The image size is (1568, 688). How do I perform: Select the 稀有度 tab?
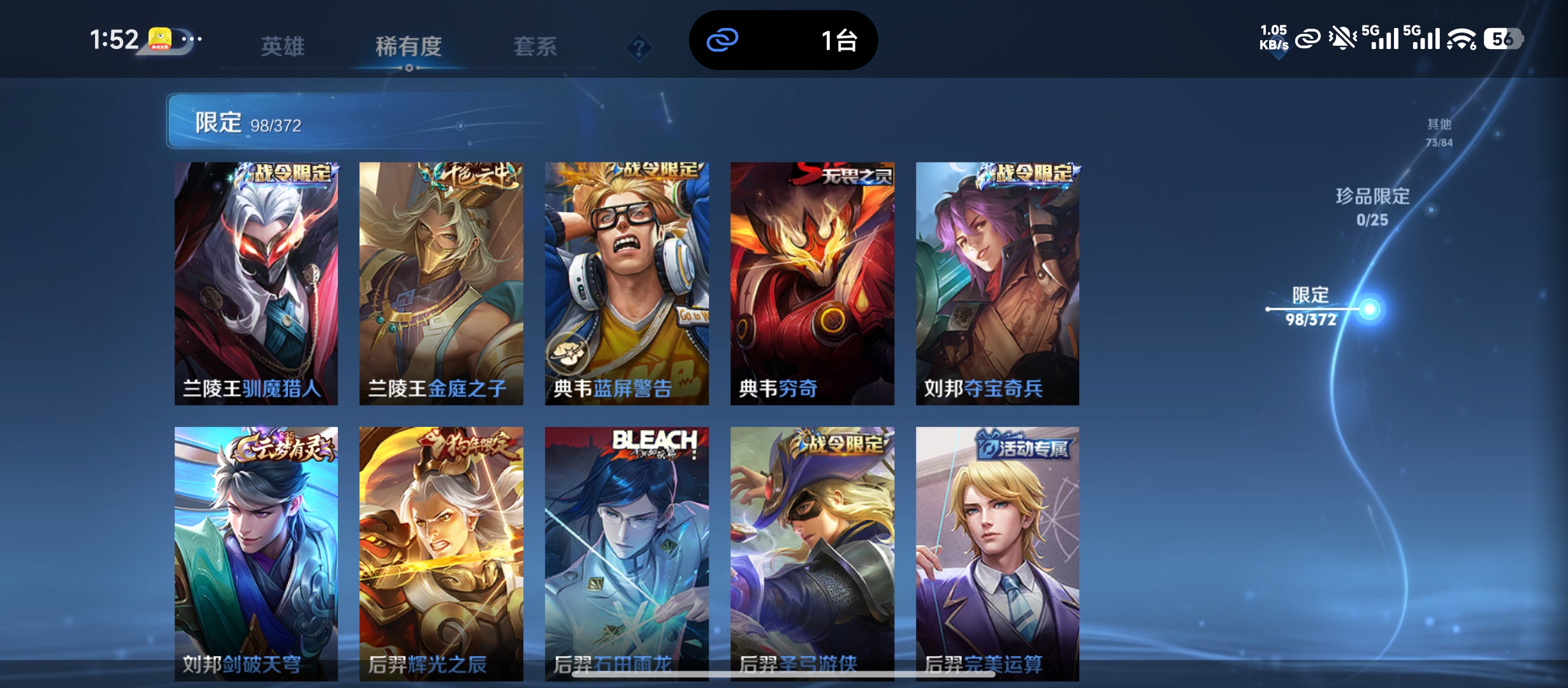[x=409, y=46]
